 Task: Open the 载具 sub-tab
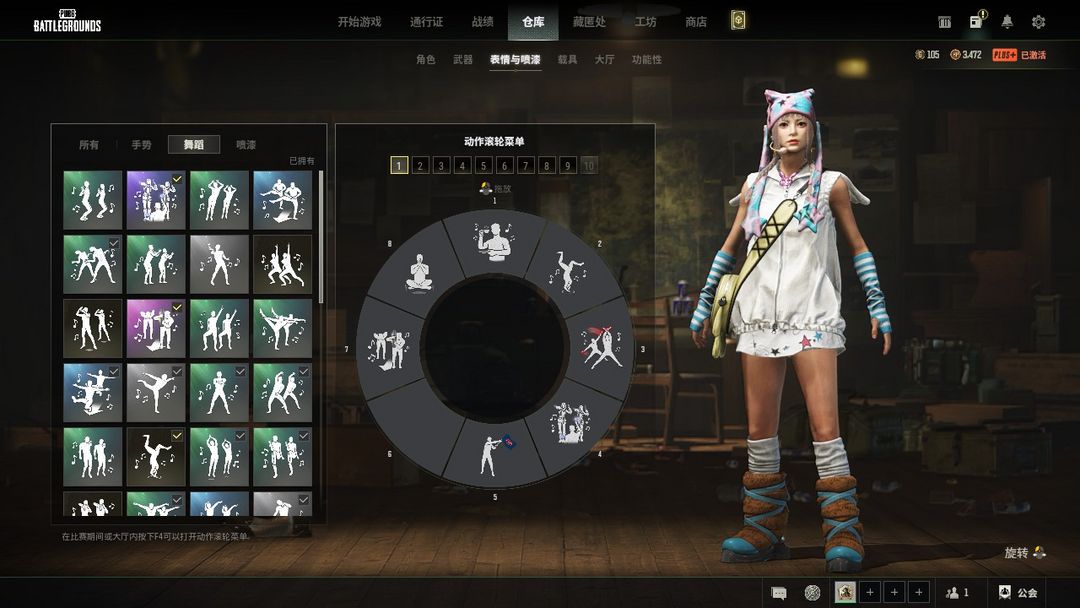(567, 60)
